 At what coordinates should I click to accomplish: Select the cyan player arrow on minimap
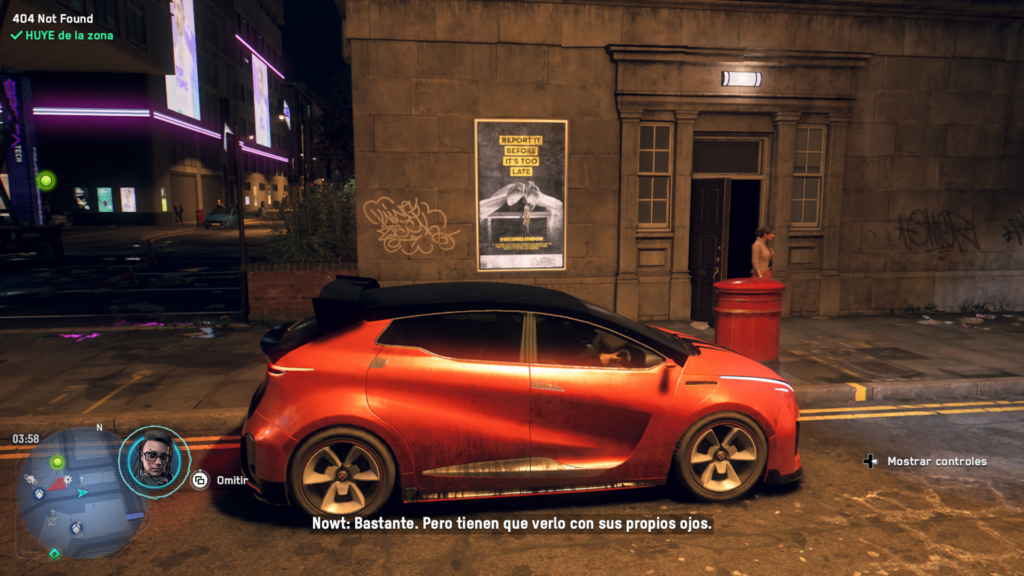tap(84, 492)
